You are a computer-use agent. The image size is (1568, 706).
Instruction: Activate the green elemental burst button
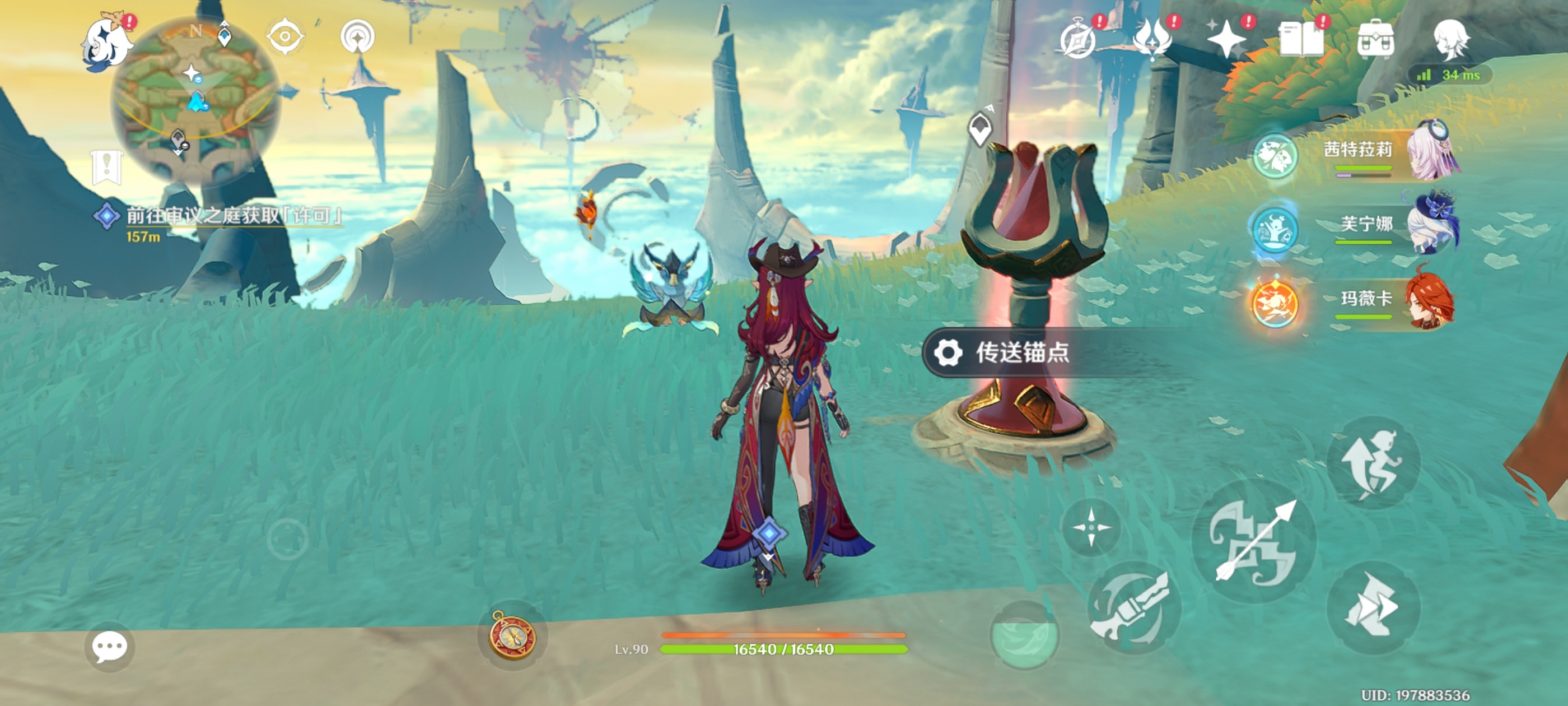pos(1024,635)
